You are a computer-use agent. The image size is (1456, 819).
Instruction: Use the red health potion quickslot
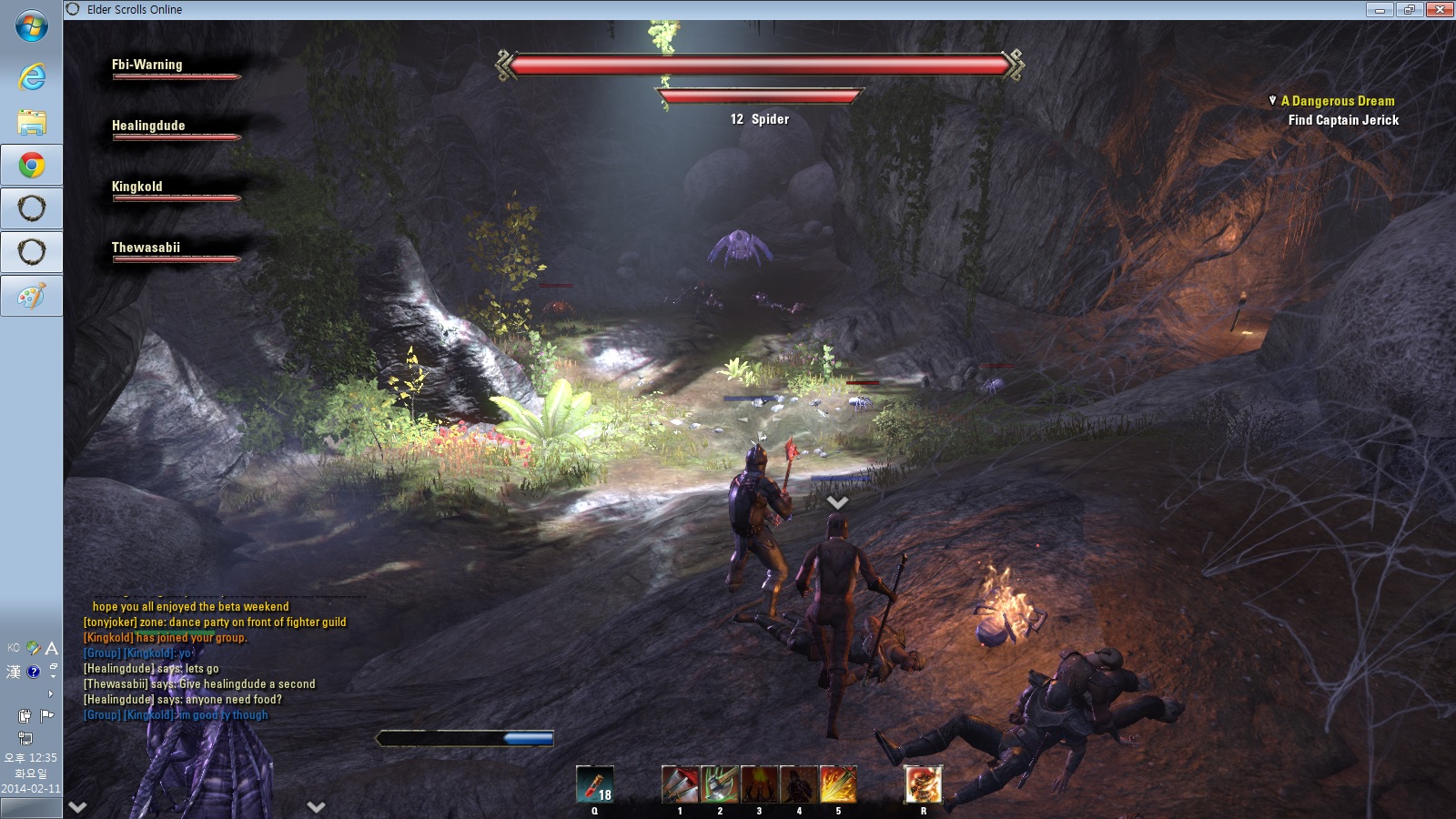(594, 784)
